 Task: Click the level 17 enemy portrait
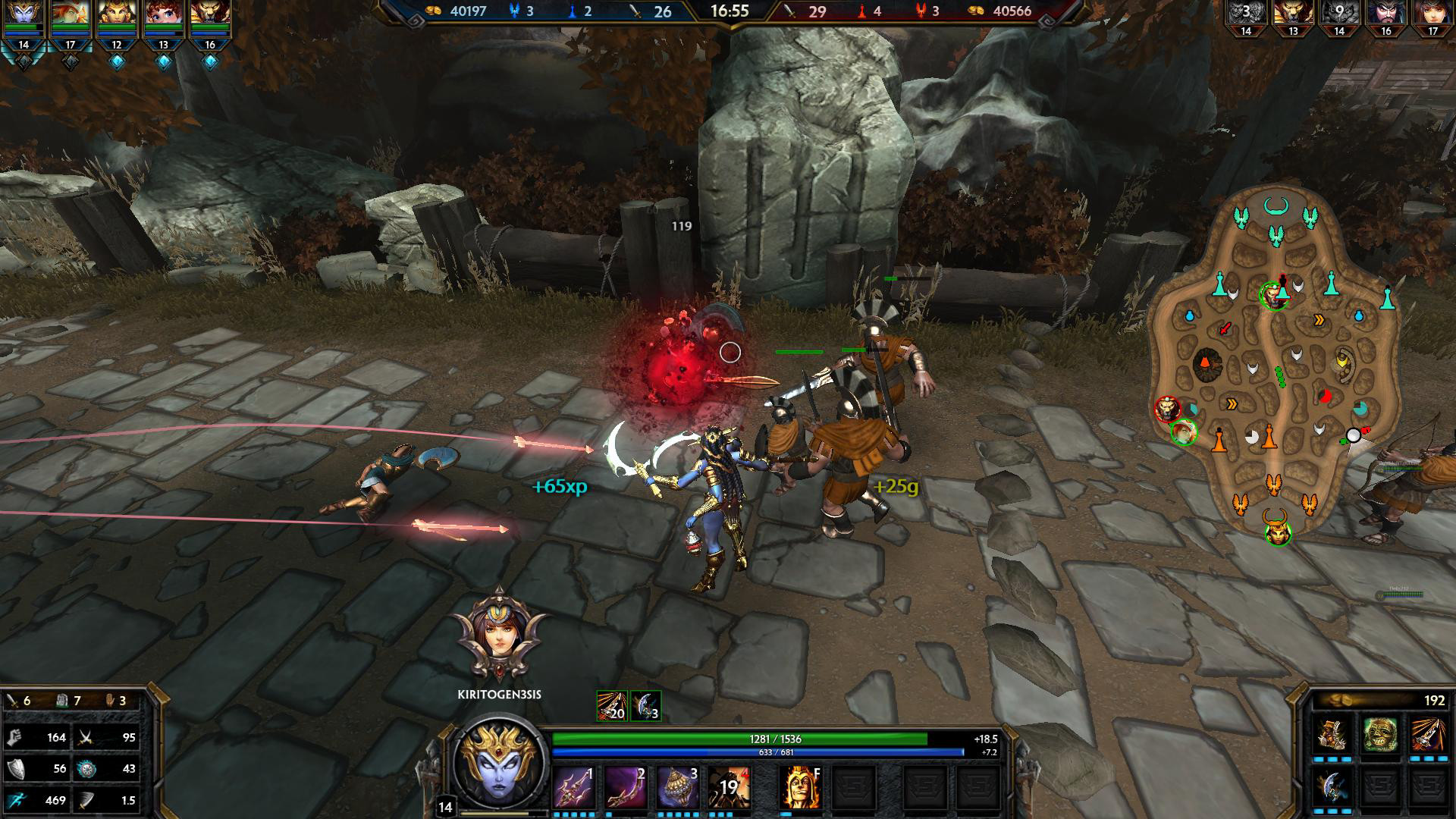(x=1432, y=15)
